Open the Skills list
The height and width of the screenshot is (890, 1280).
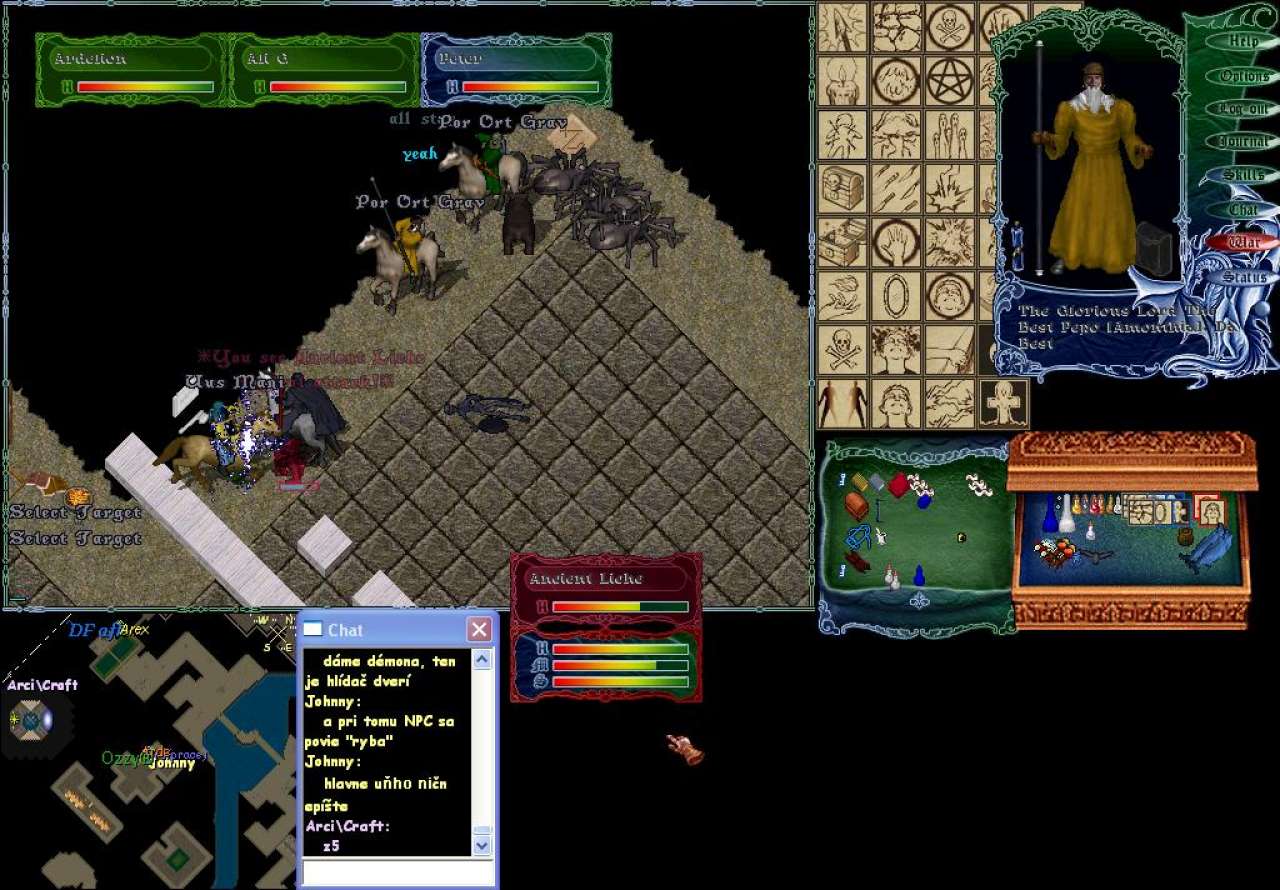tap(1243, 176)
